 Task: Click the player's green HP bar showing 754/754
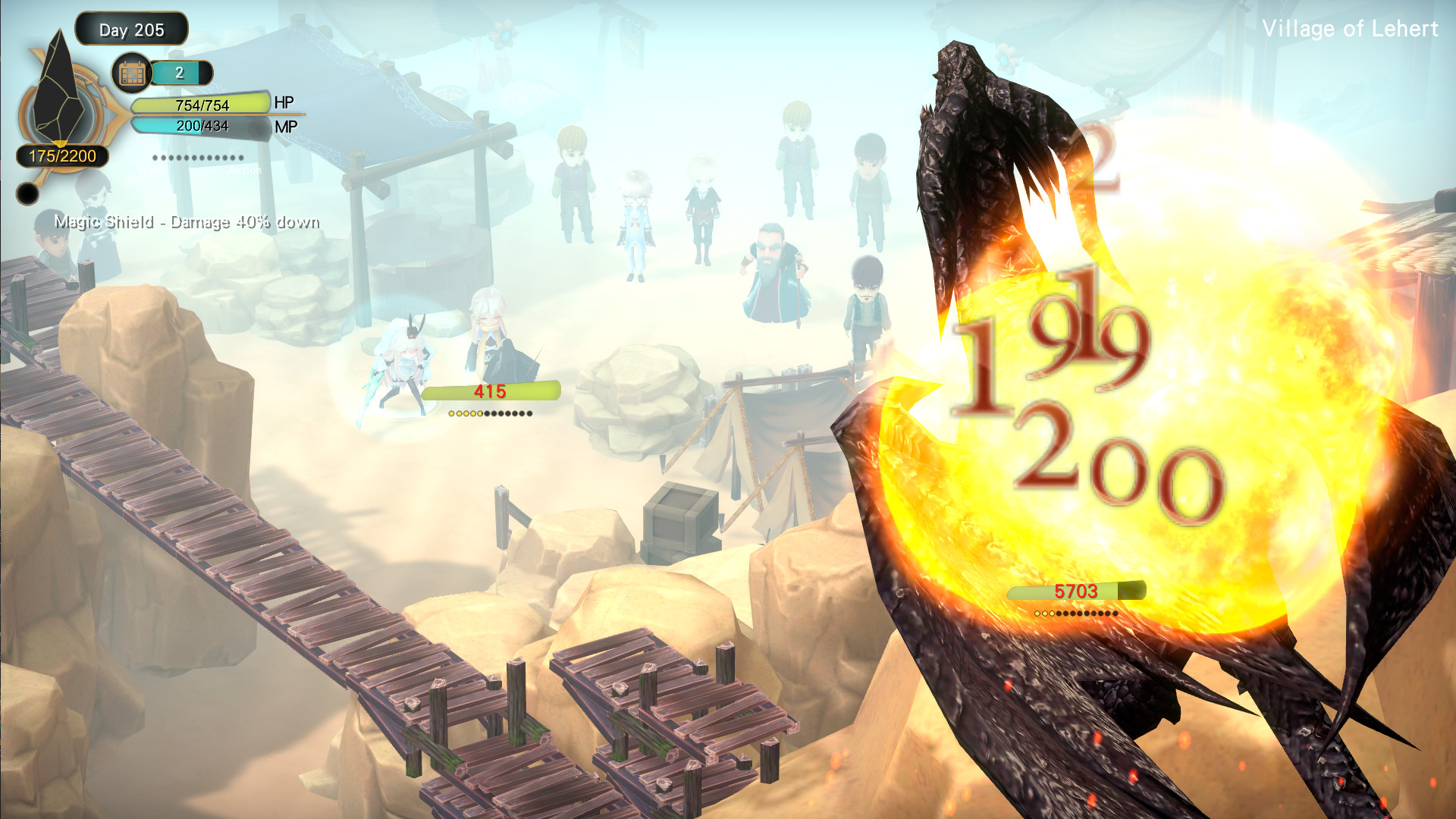tap(201, 106)
